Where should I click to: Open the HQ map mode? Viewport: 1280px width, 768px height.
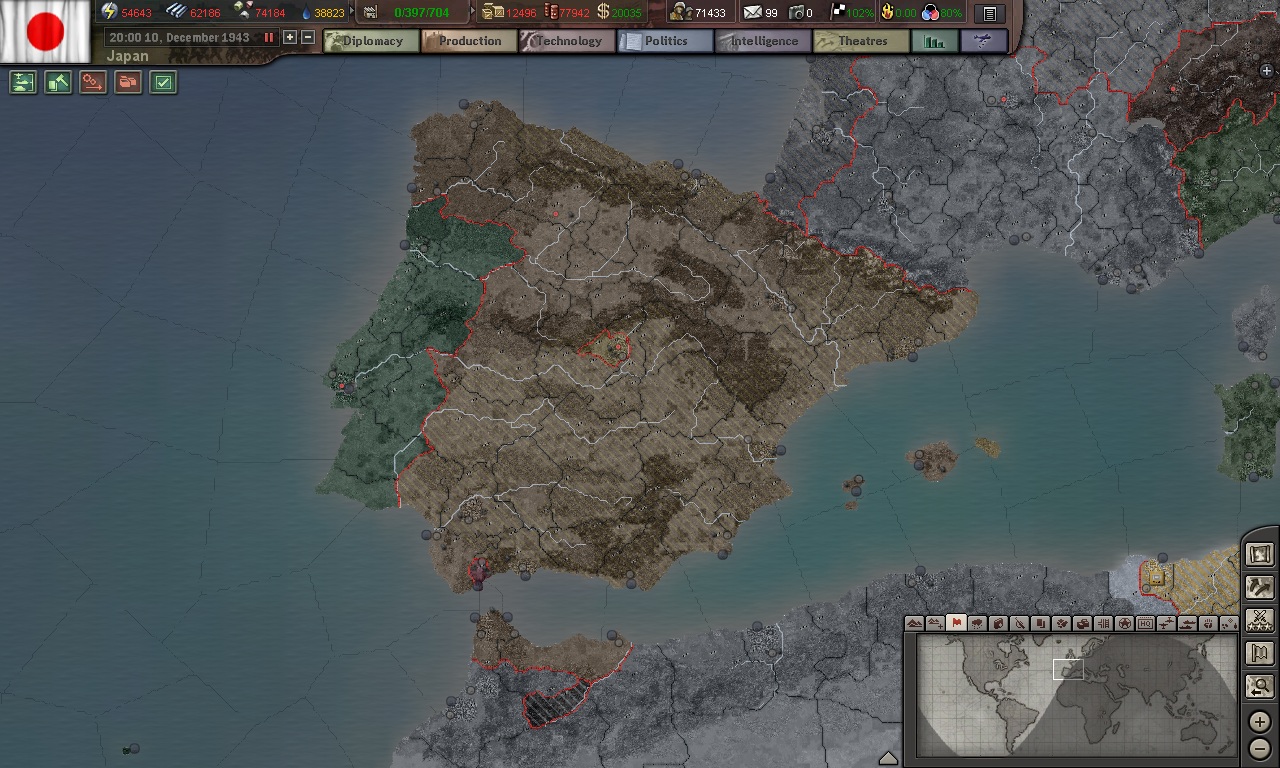tap(1145, 623)
